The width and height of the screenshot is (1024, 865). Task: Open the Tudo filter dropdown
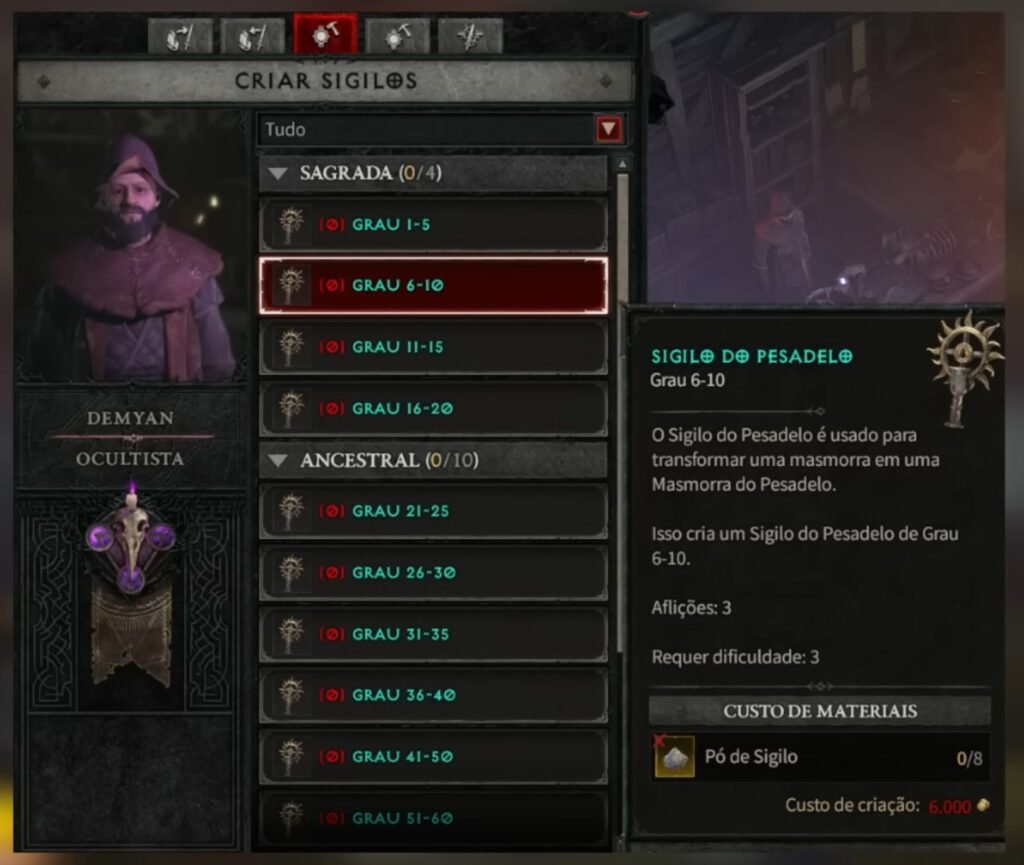[608, 129]
